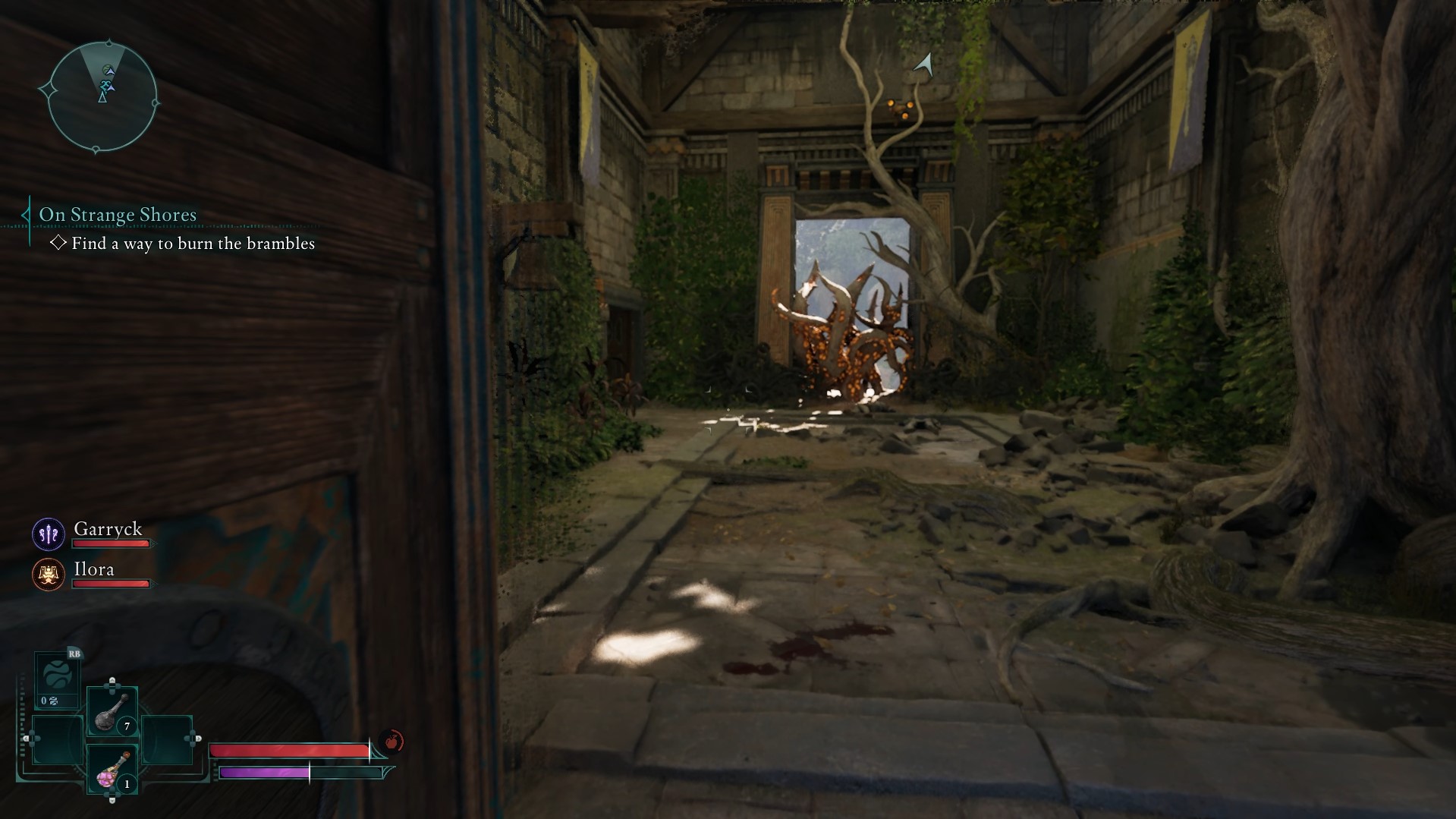The width and height of the screenshot is (1456, 819).
Task: Select Garryck's companion portrait icon
Action: click(48, 534)
